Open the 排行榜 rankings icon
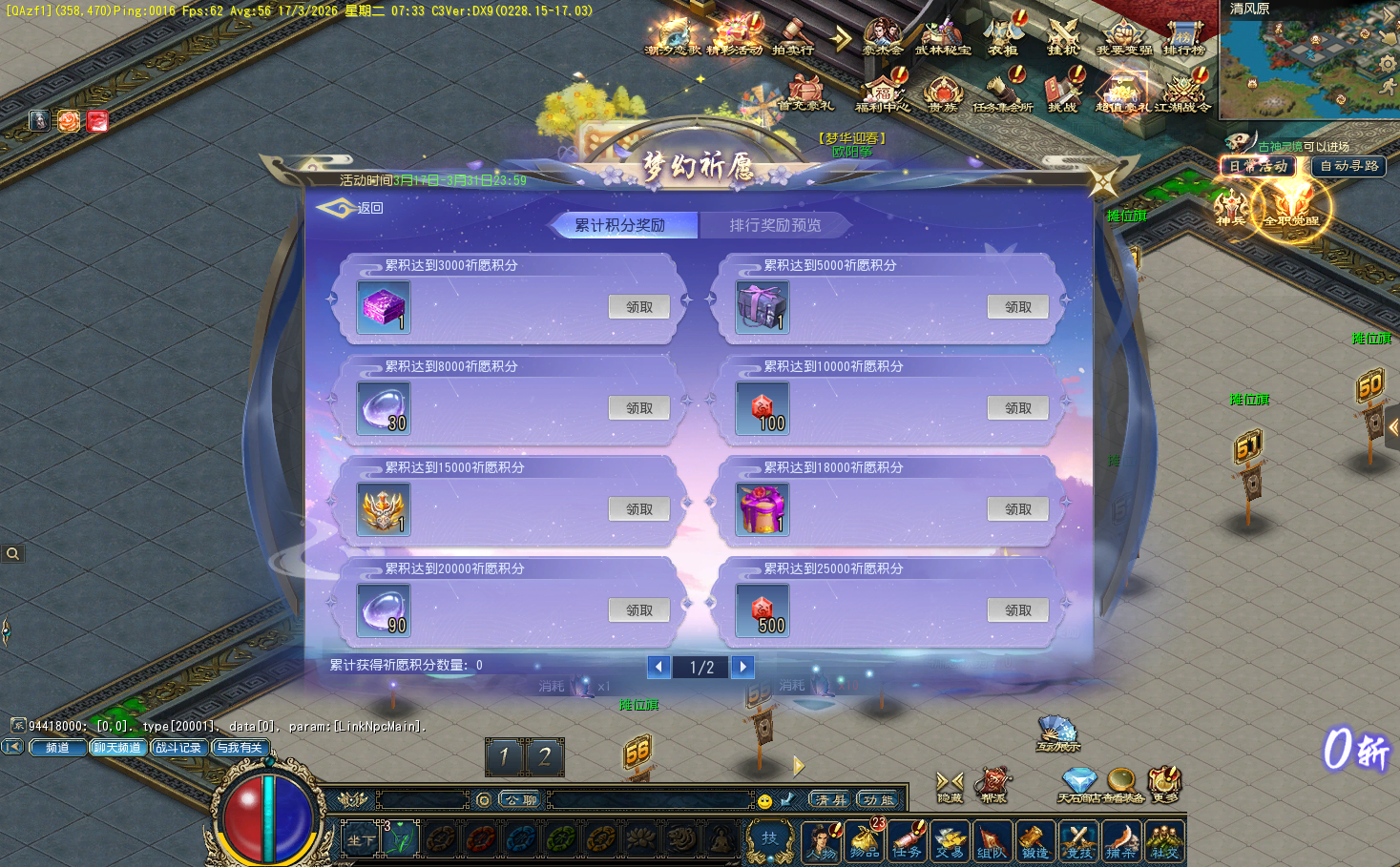 (x=1183, y=37)
